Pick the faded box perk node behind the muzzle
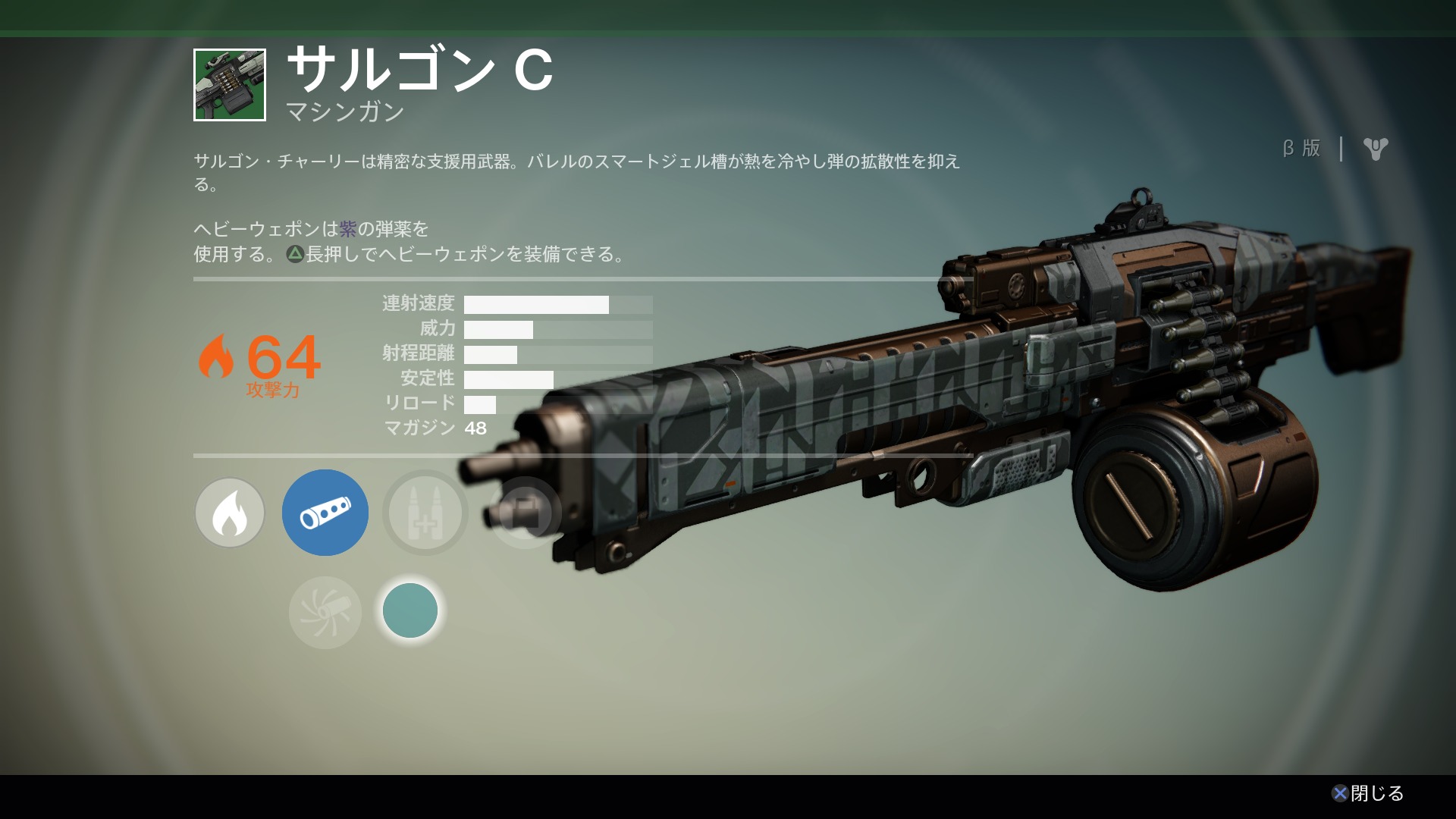The height and width of the screenshot is (819, 1456). [x=525, y=513]
